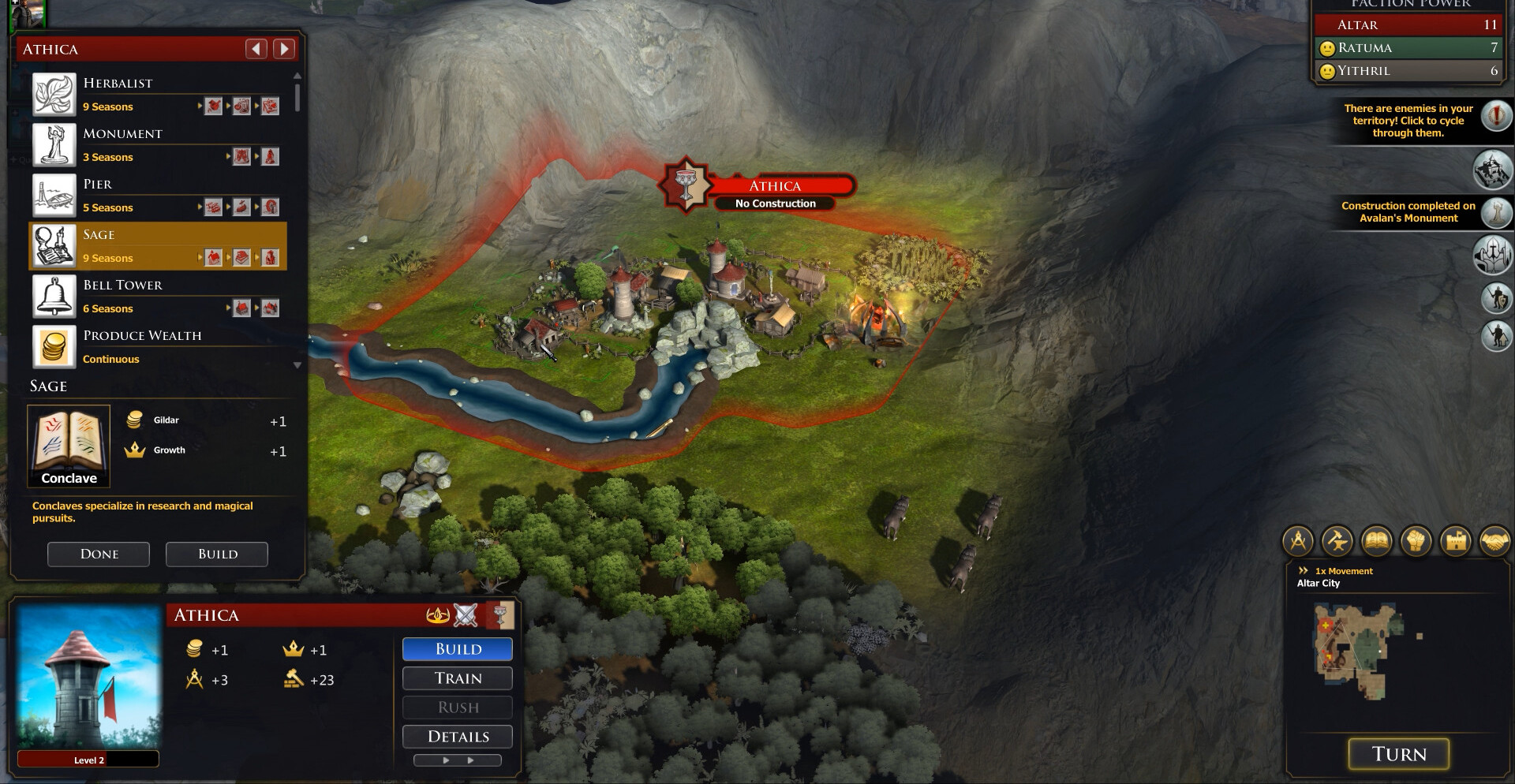This screenshot has width=1515, height=784.
Task: Select the Athica city banner label
Action: tap(776, 186)
